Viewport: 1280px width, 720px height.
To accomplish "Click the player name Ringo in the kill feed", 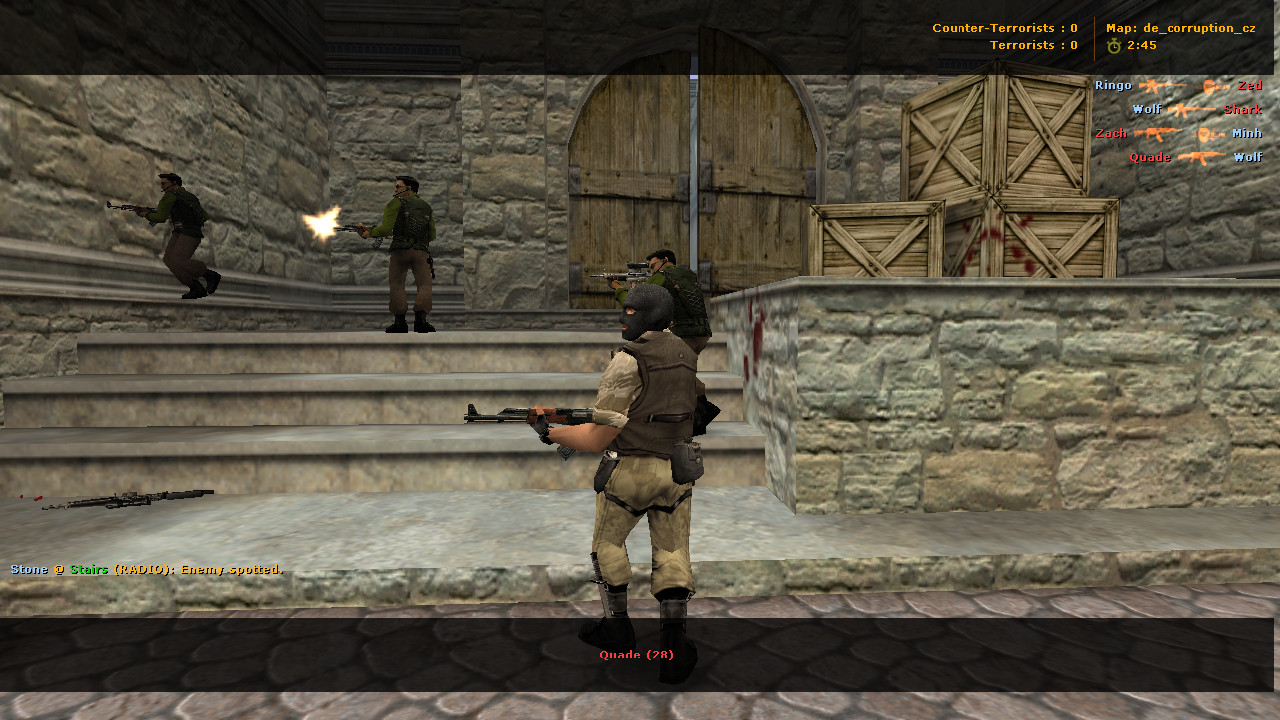I will 1111,85.
